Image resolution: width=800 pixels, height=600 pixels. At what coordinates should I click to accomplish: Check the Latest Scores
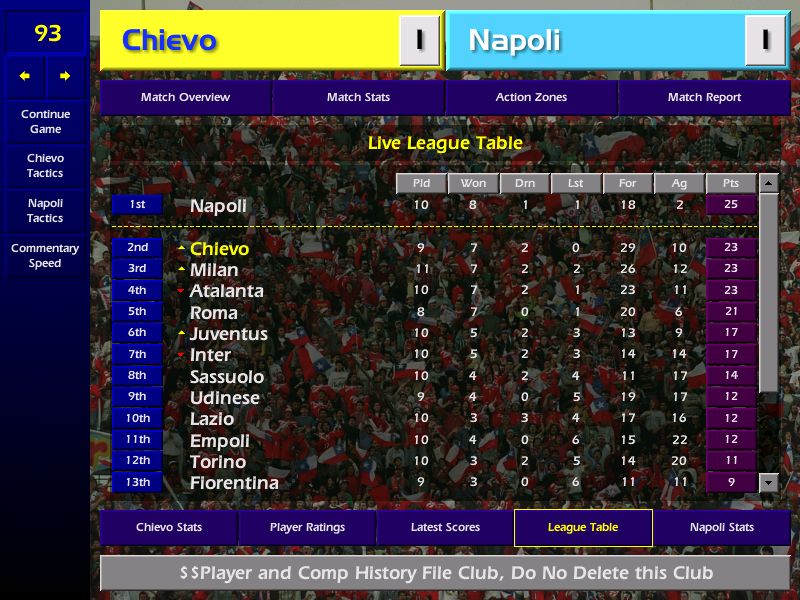[x=445, y=527]
